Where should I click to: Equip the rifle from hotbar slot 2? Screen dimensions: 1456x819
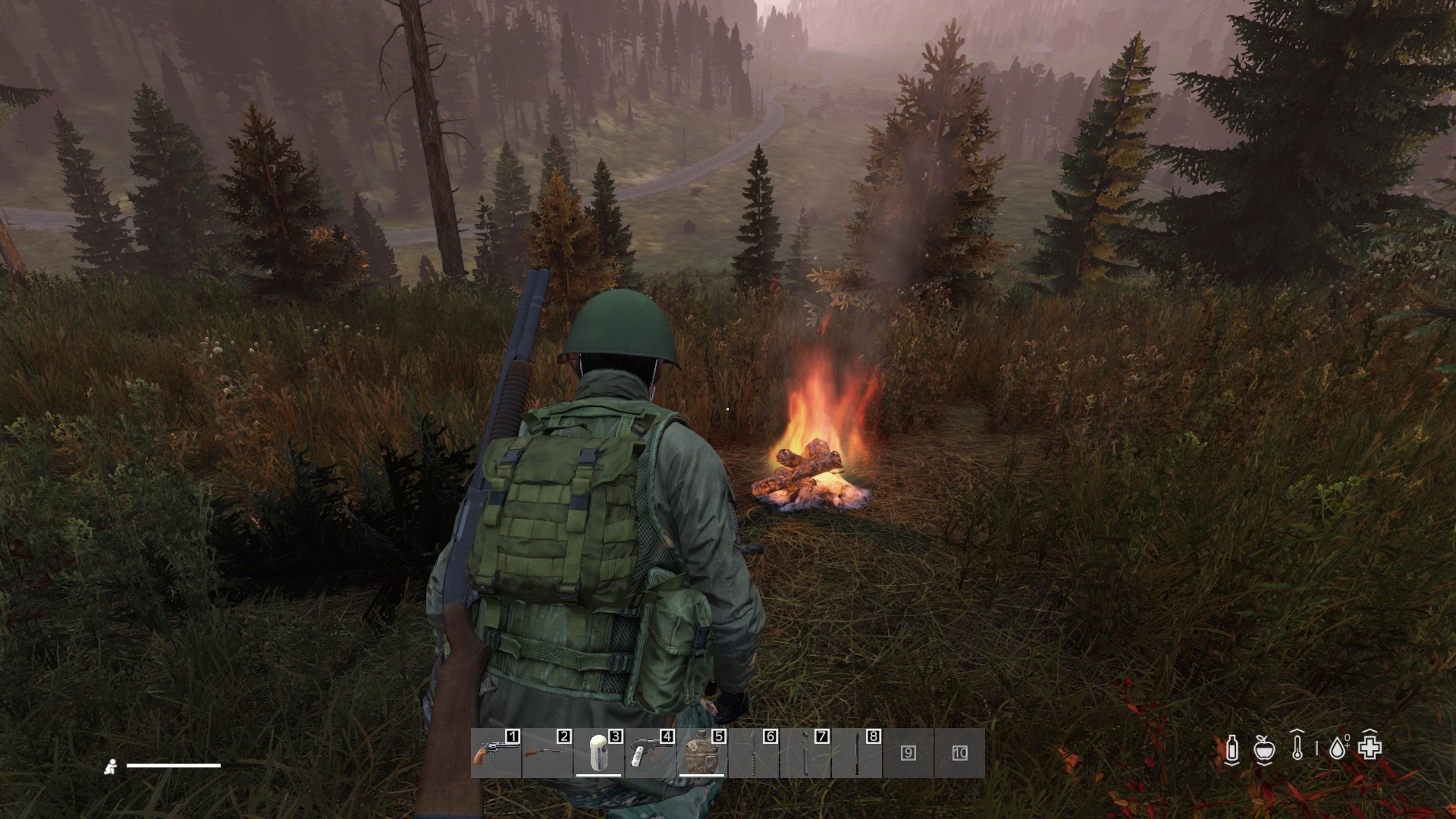[x=547, y=753]
